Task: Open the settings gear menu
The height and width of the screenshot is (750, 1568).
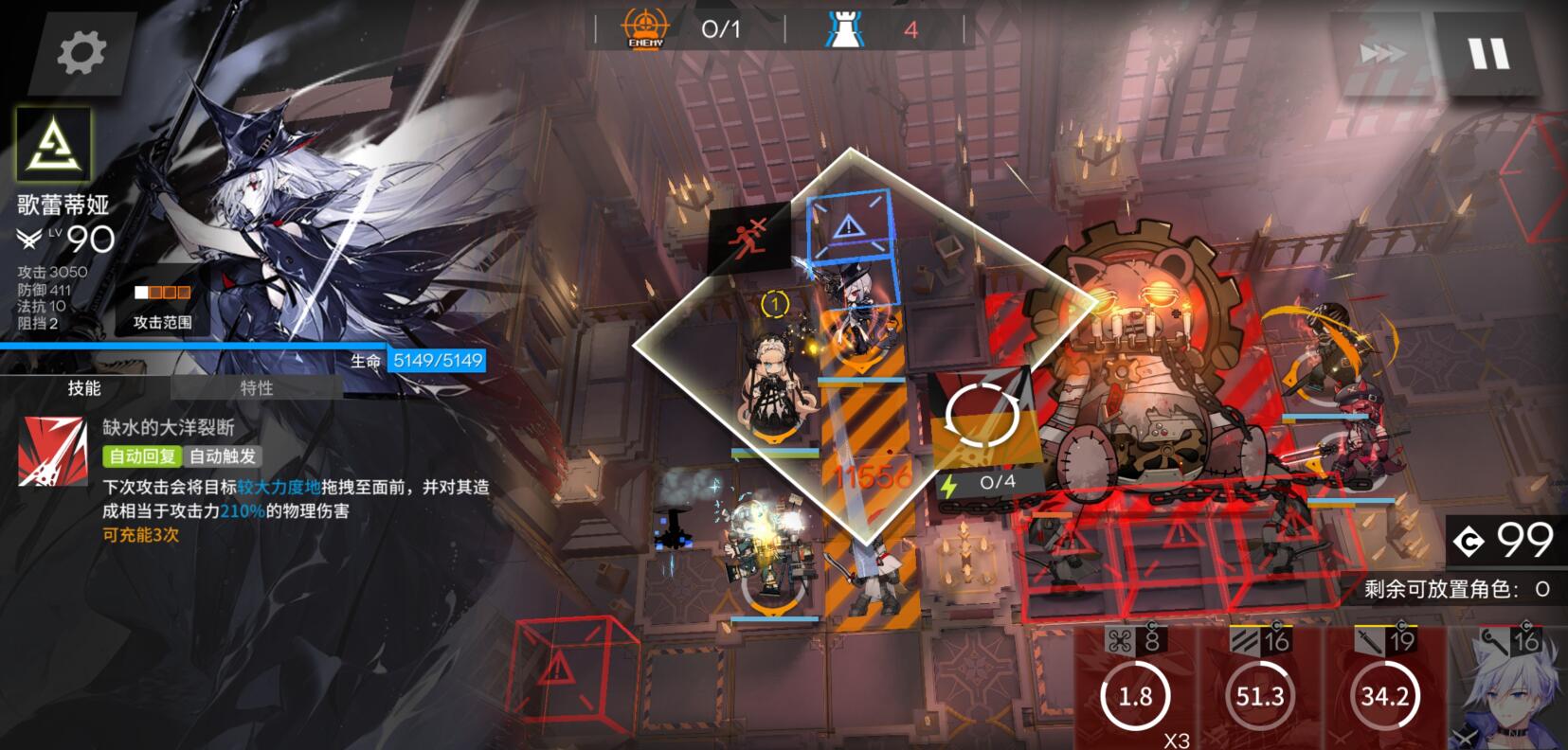Action: (x=81, y=52)
